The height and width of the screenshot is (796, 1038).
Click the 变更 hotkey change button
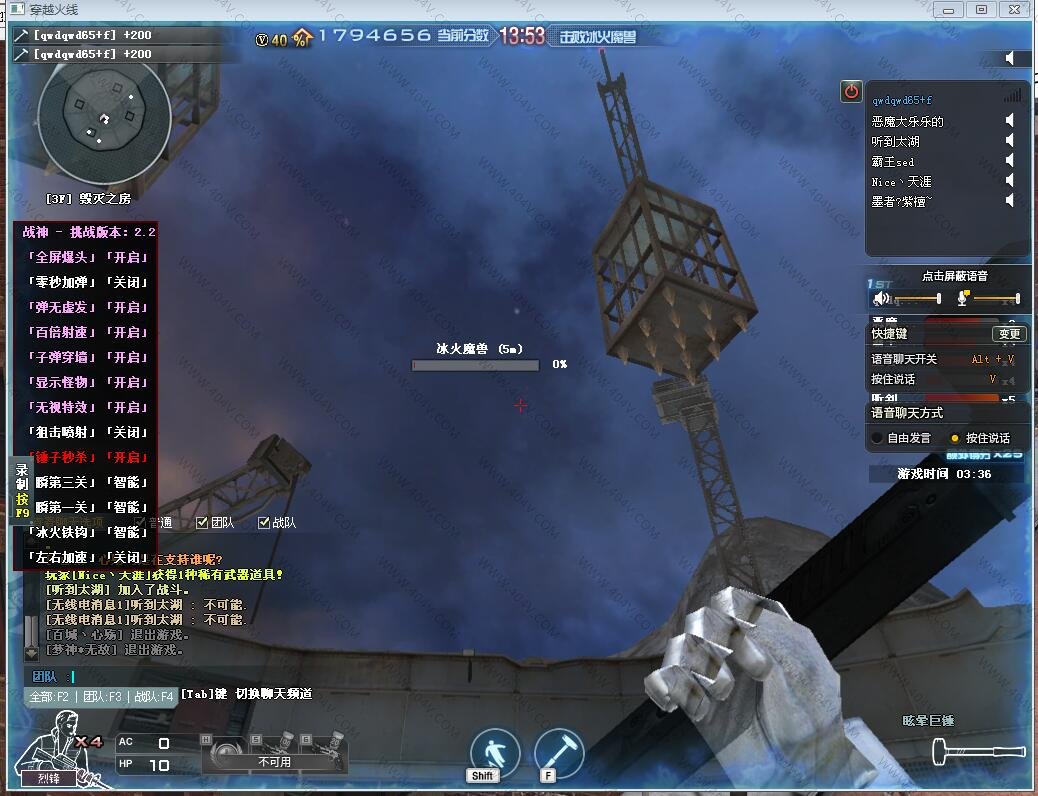tap(1009, 334)
